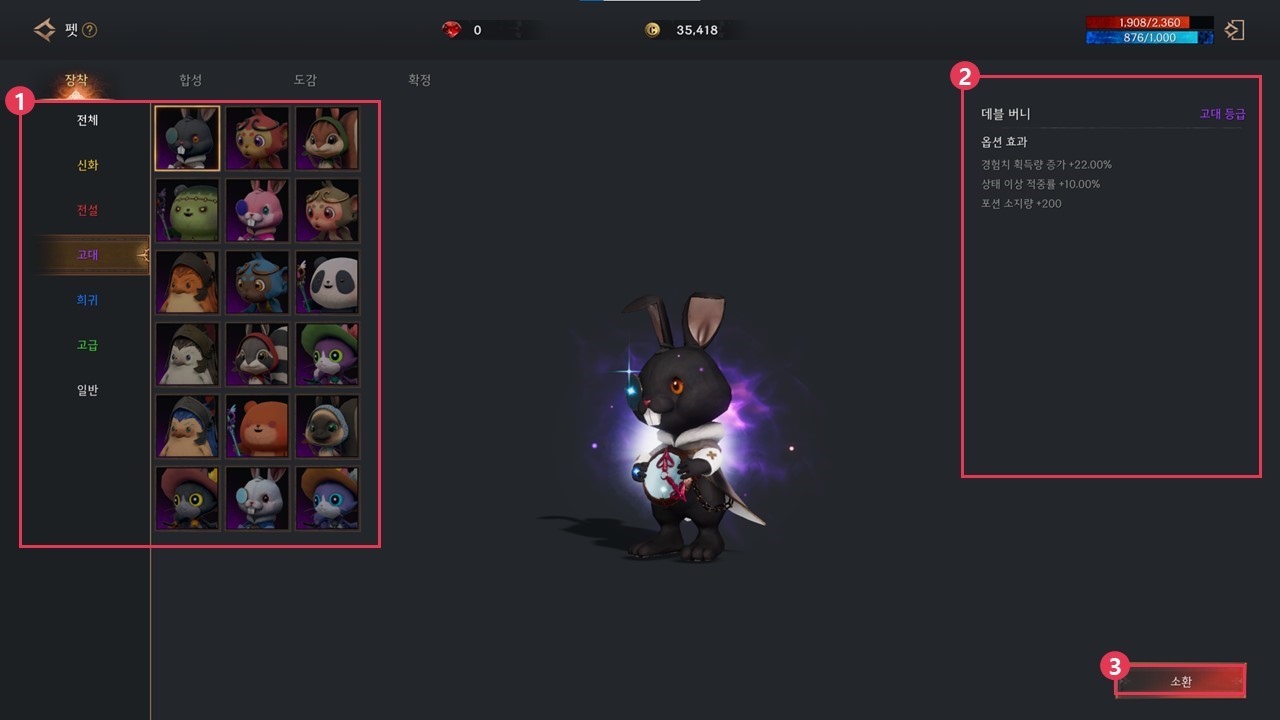Show all pets with 전체 filter
Image resolution: width=1280 pixels, height=720 pixels.
coord(88,120)
